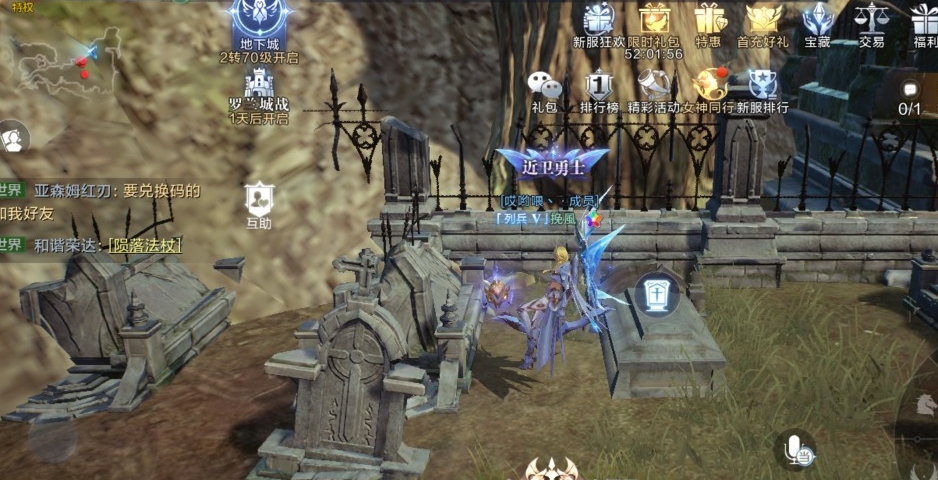The image size is (938, 480).
Task: Open the 限时礼包 limited-time gift pack
Action: pos(654,20)
